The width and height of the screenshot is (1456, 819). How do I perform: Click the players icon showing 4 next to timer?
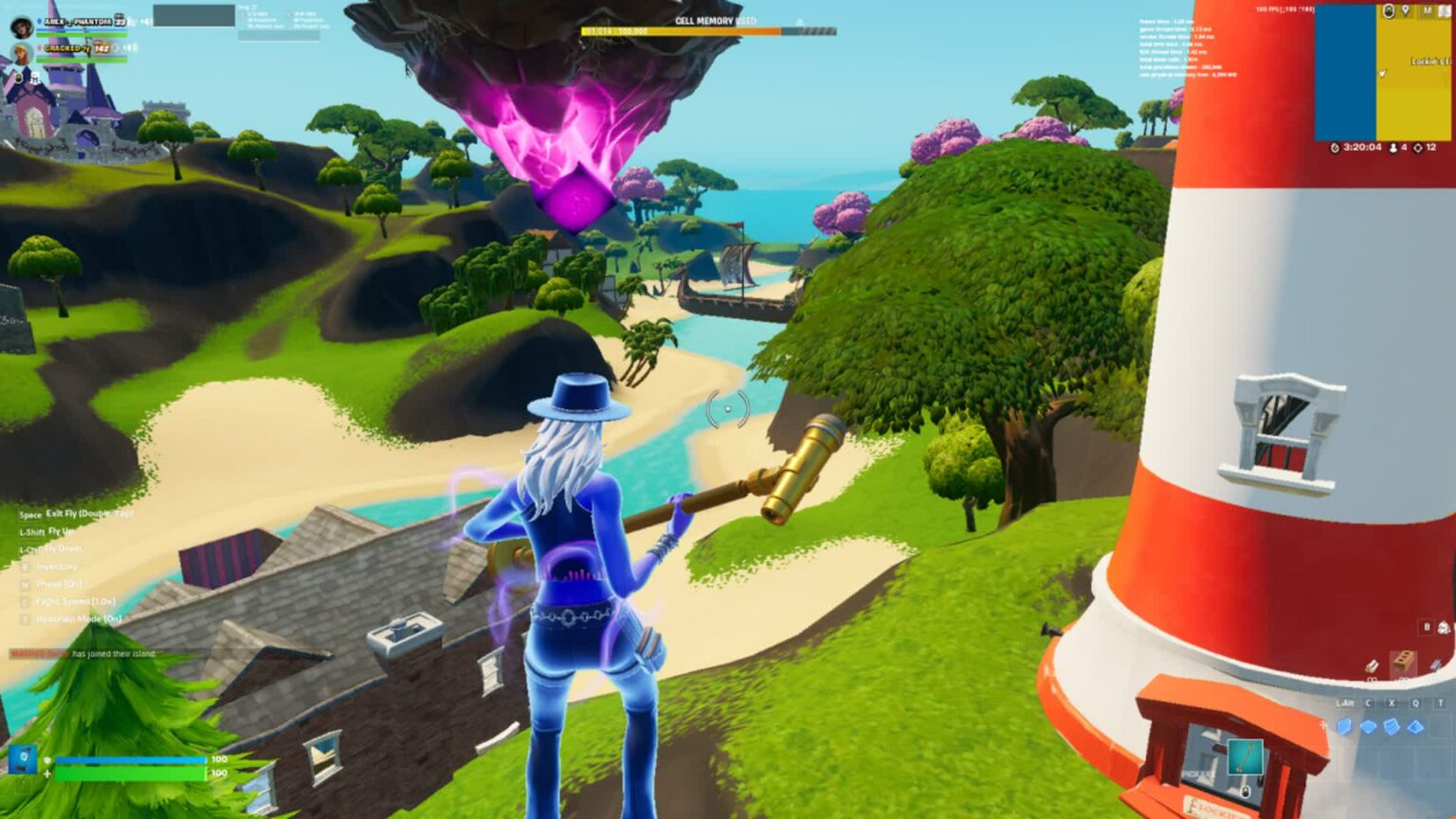pos(1393,147)
